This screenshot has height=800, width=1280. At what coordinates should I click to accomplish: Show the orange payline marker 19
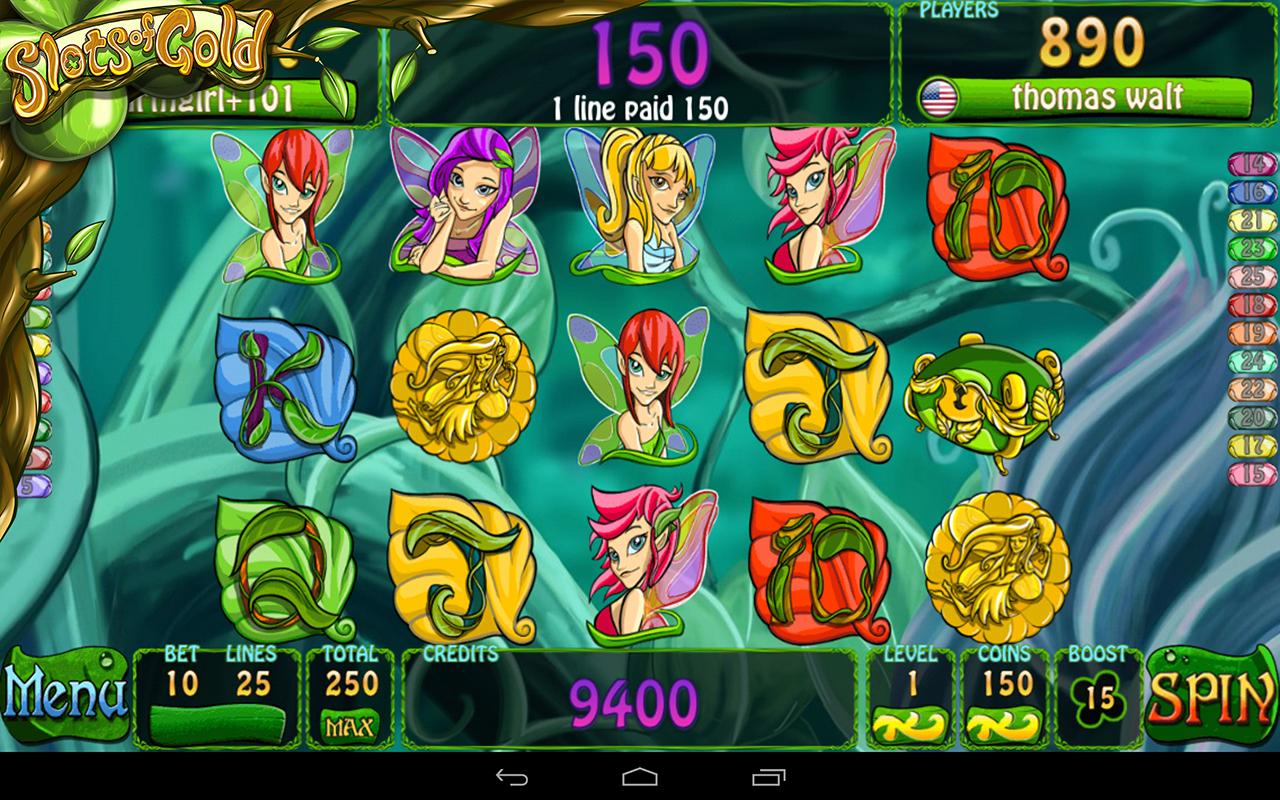1252,333
